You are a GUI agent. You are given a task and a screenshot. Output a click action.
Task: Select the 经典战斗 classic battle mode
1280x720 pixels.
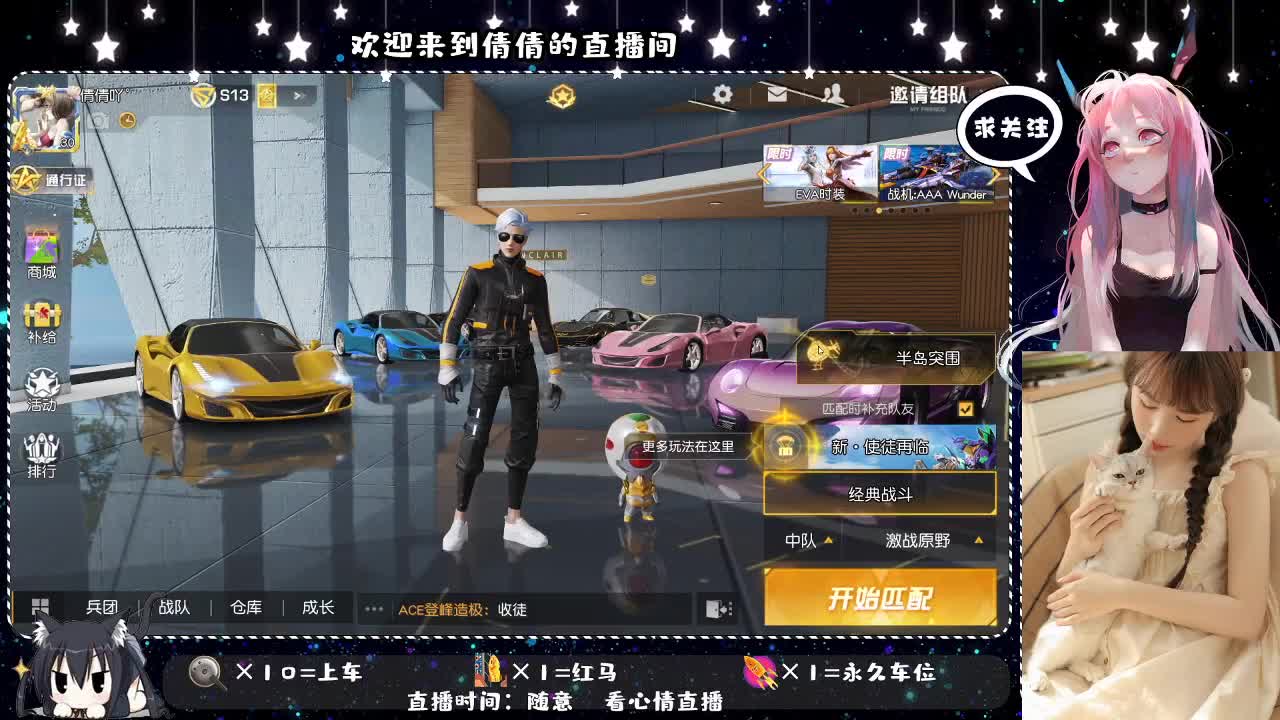pyautogui.click(x=880, y=494)
